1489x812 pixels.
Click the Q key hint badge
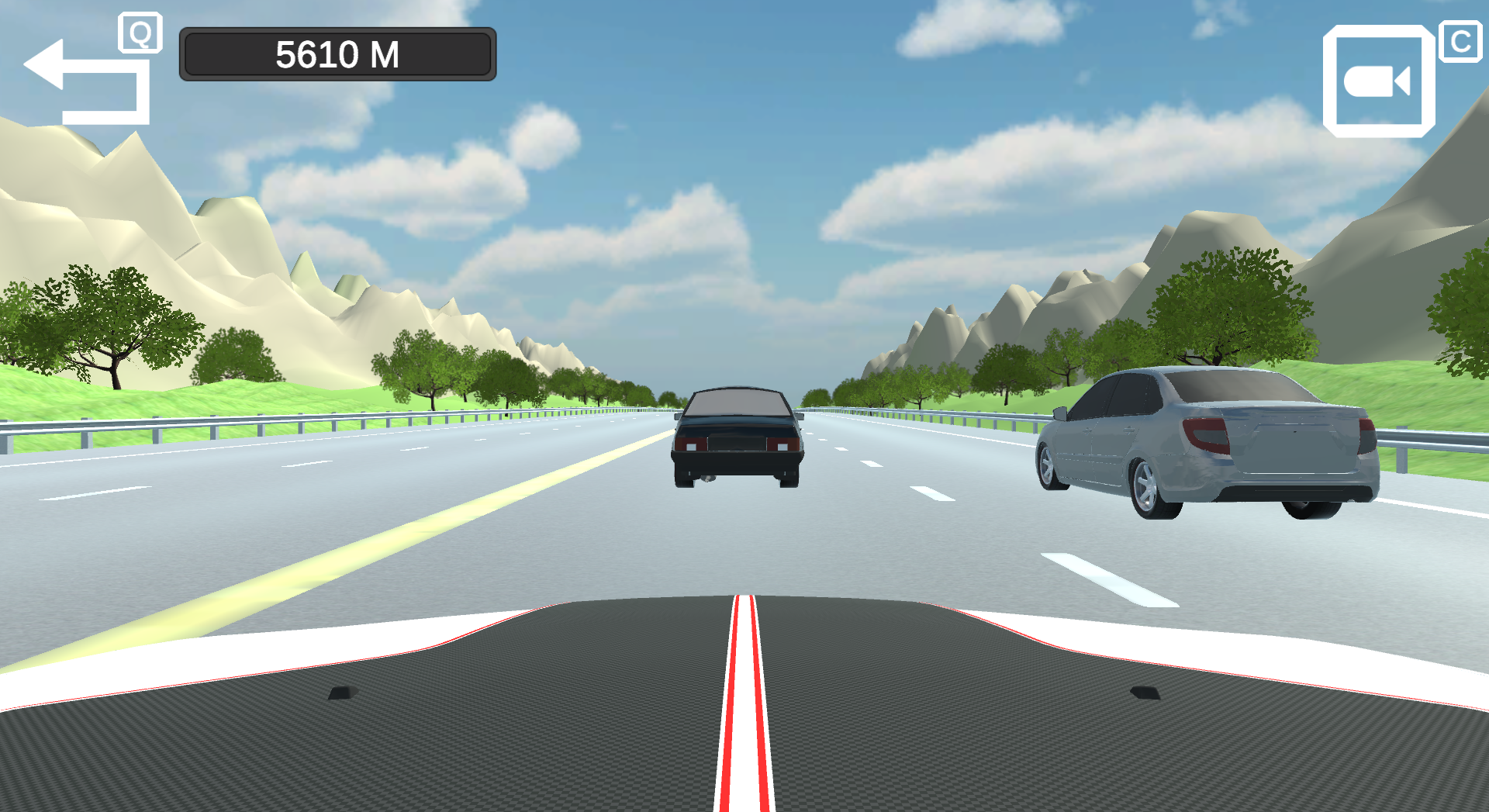(140, 31)
